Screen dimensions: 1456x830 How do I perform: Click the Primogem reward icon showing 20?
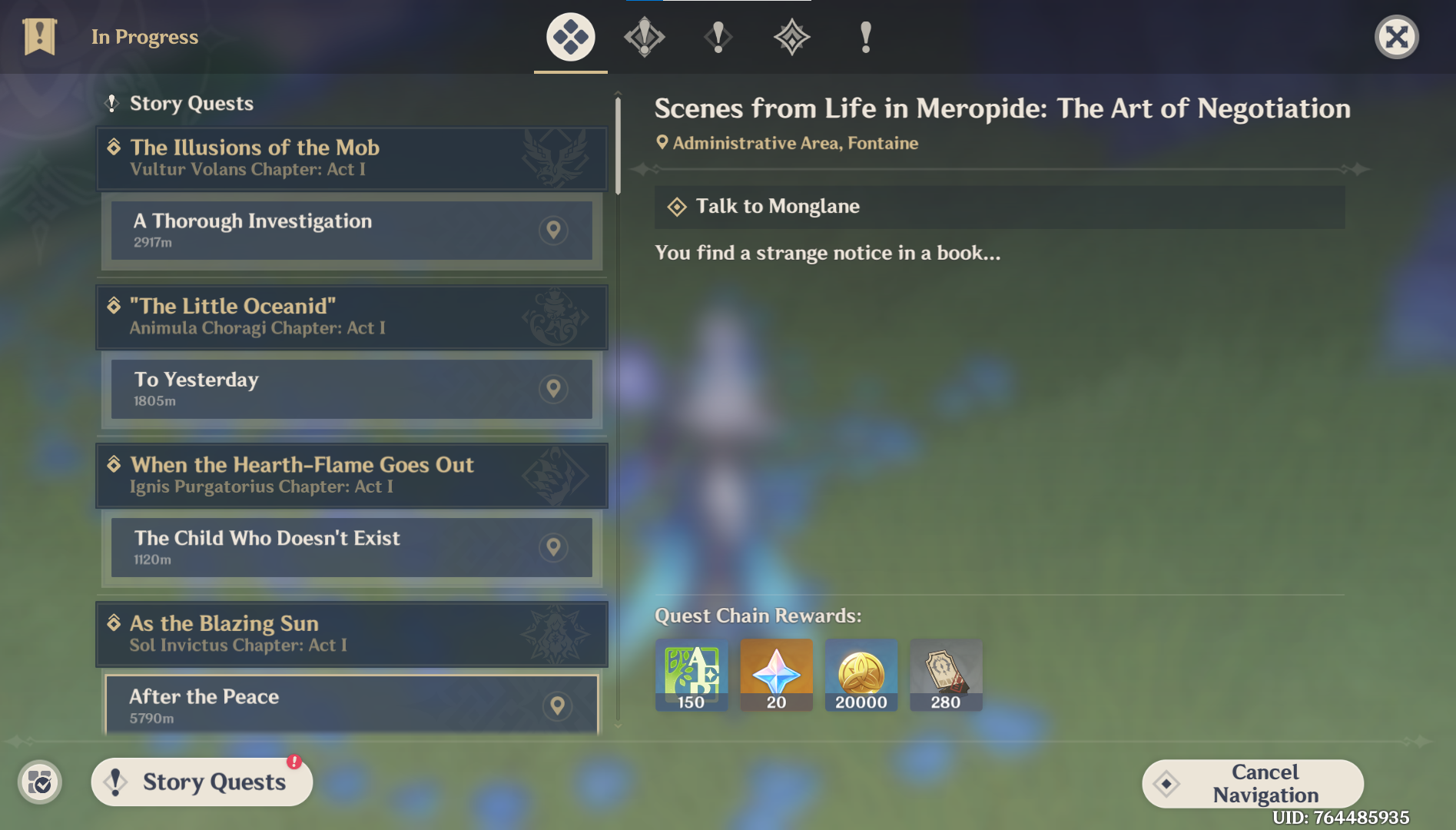(776, 675)
